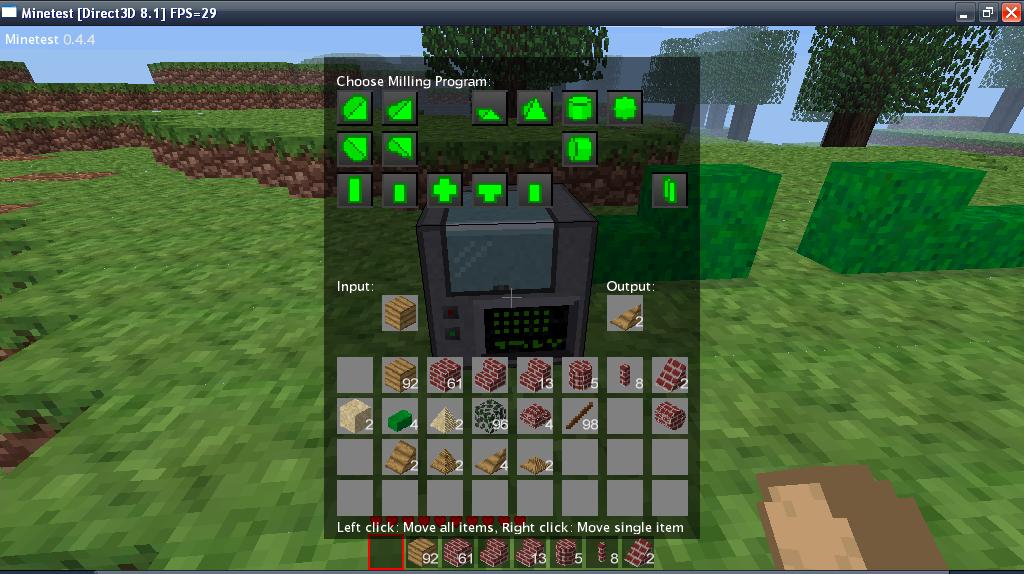
Task: Select the sandstone pyramid stack in inventory
Action: tap(445, 415)
